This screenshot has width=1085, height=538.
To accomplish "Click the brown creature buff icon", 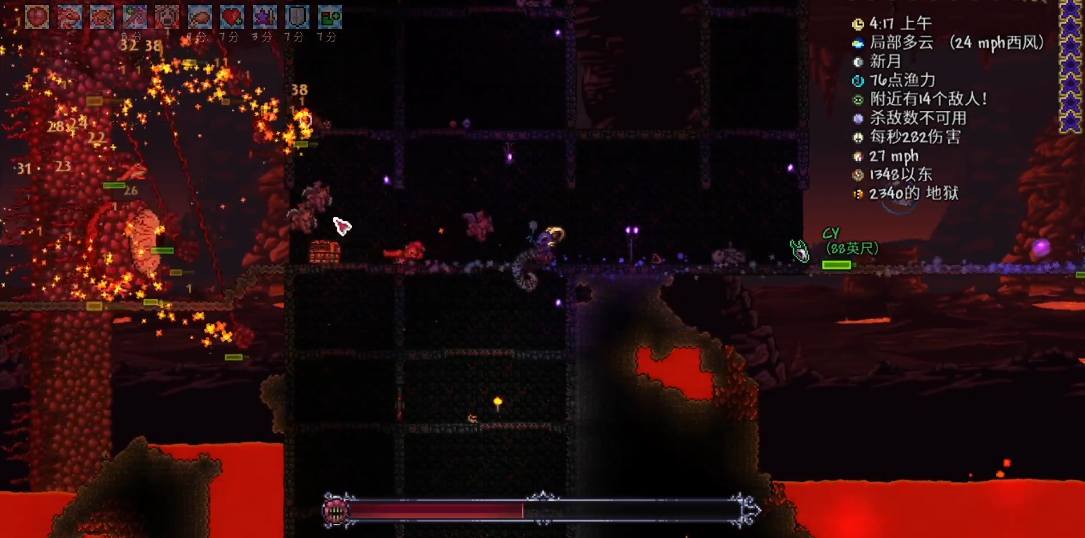I will coord(102,16).
